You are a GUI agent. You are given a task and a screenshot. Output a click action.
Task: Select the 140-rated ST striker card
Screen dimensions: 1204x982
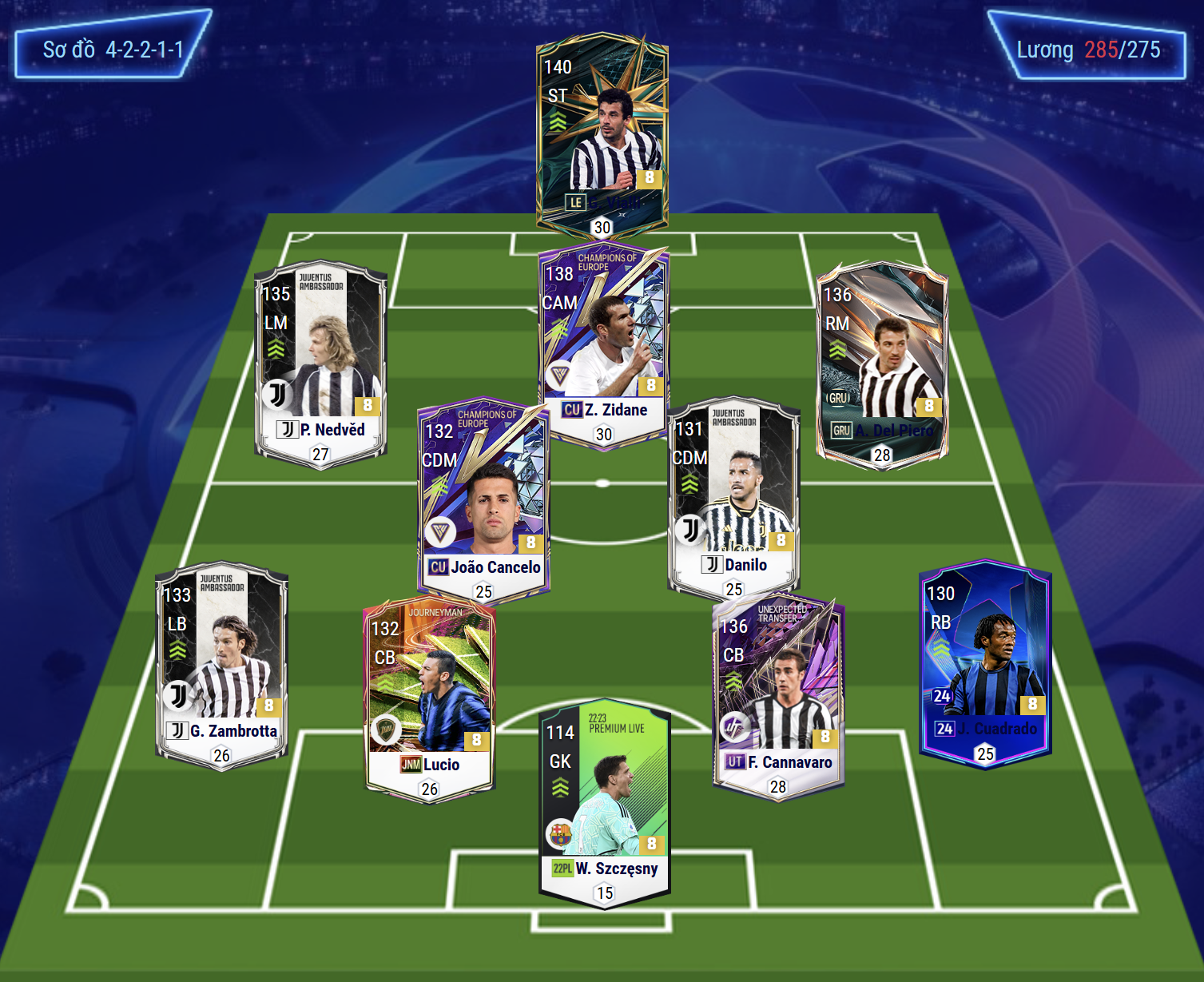pyautogui.click(x=602, y=132)
